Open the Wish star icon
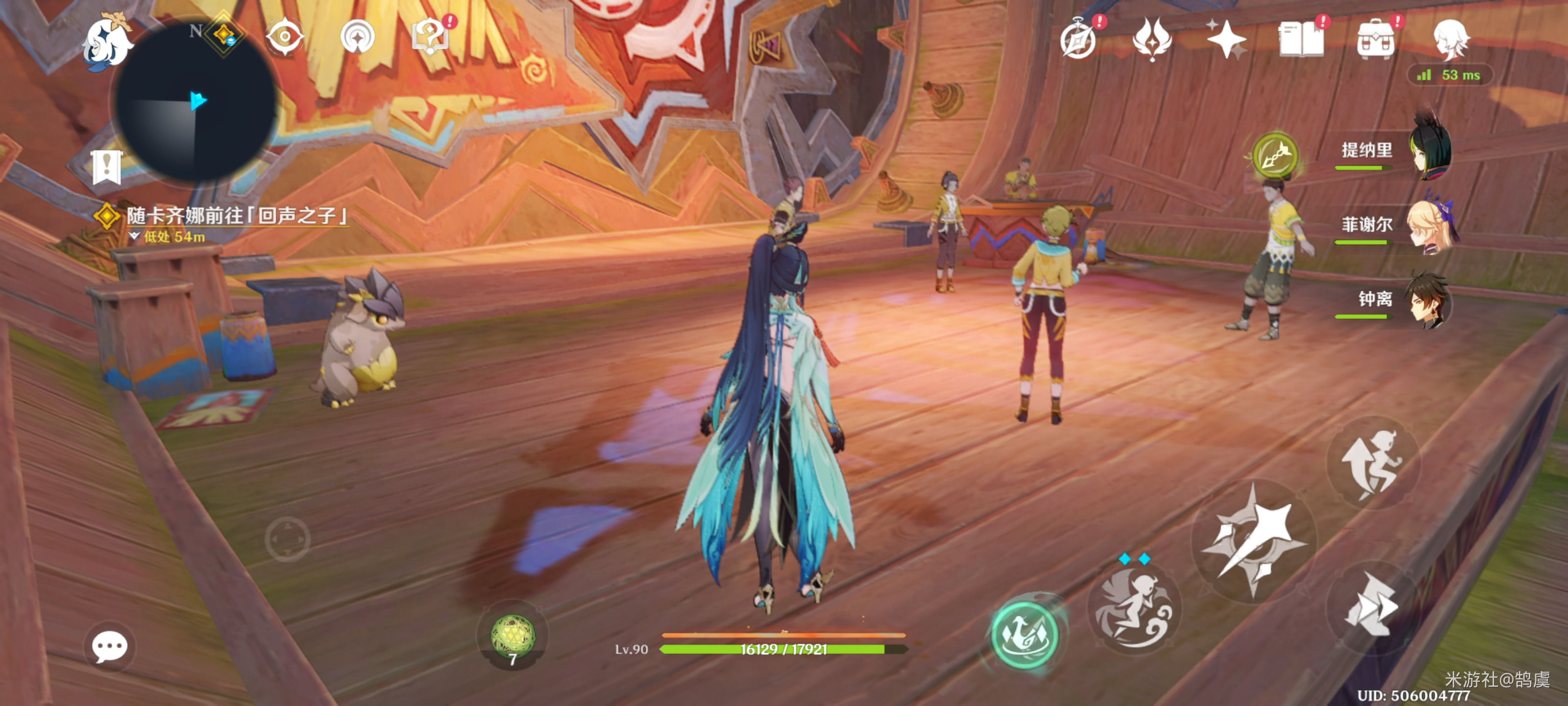Image resolution: width=1568 pixels, height=706 pixels. 1226,40
